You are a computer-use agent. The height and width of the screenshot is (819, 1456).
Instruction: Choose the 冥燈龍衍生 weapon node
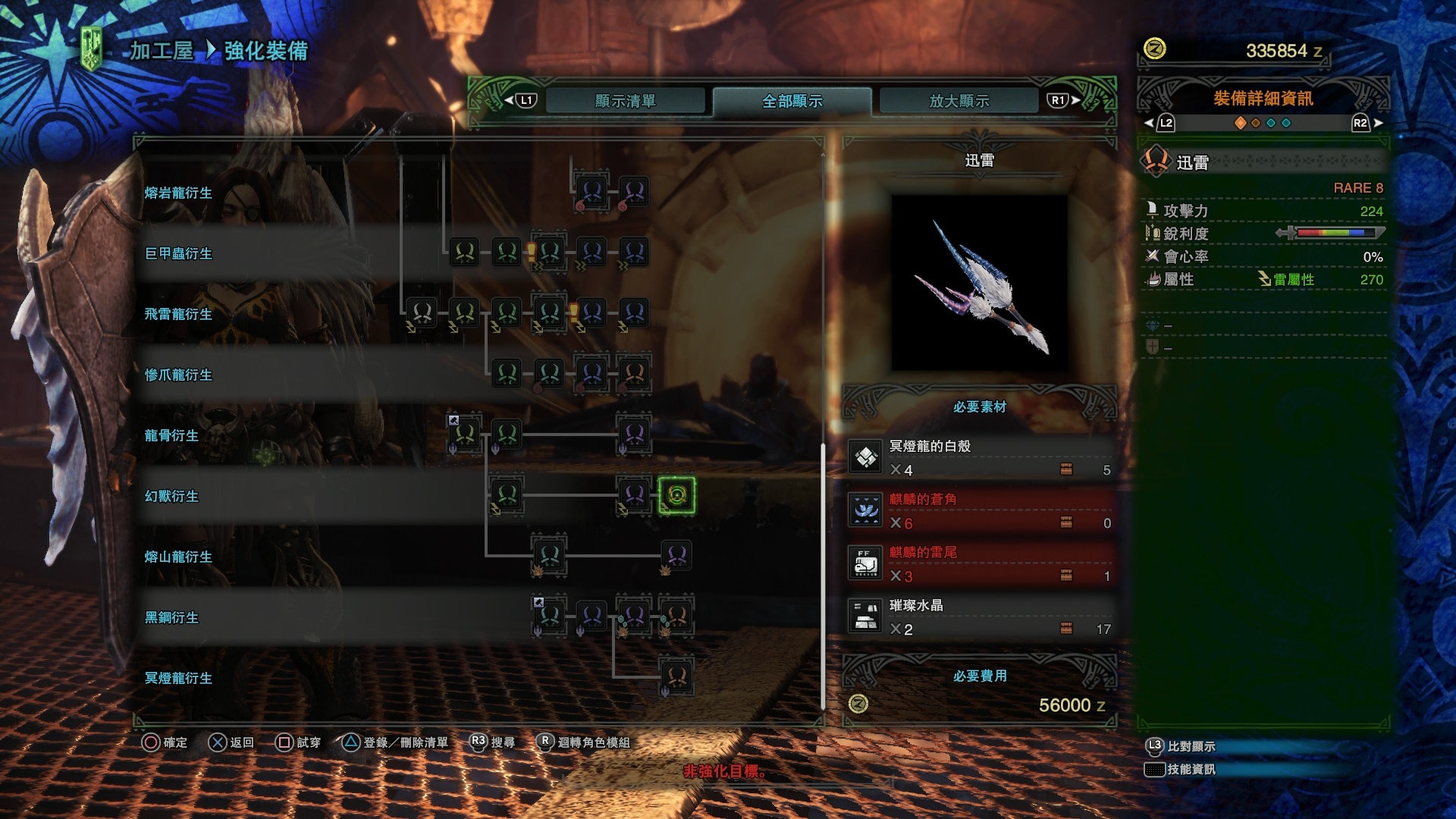[676, 676]
